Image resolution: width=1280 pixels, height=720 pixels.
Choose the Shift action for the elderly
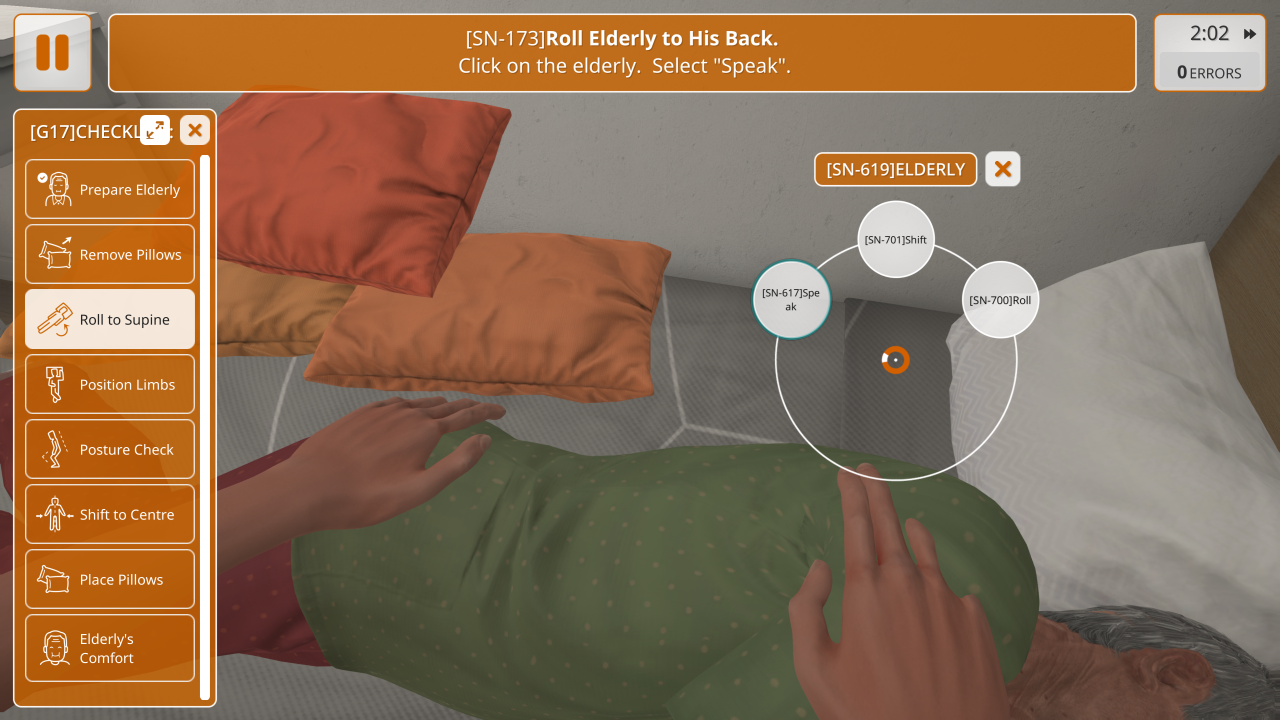click(x=896, y=240)
